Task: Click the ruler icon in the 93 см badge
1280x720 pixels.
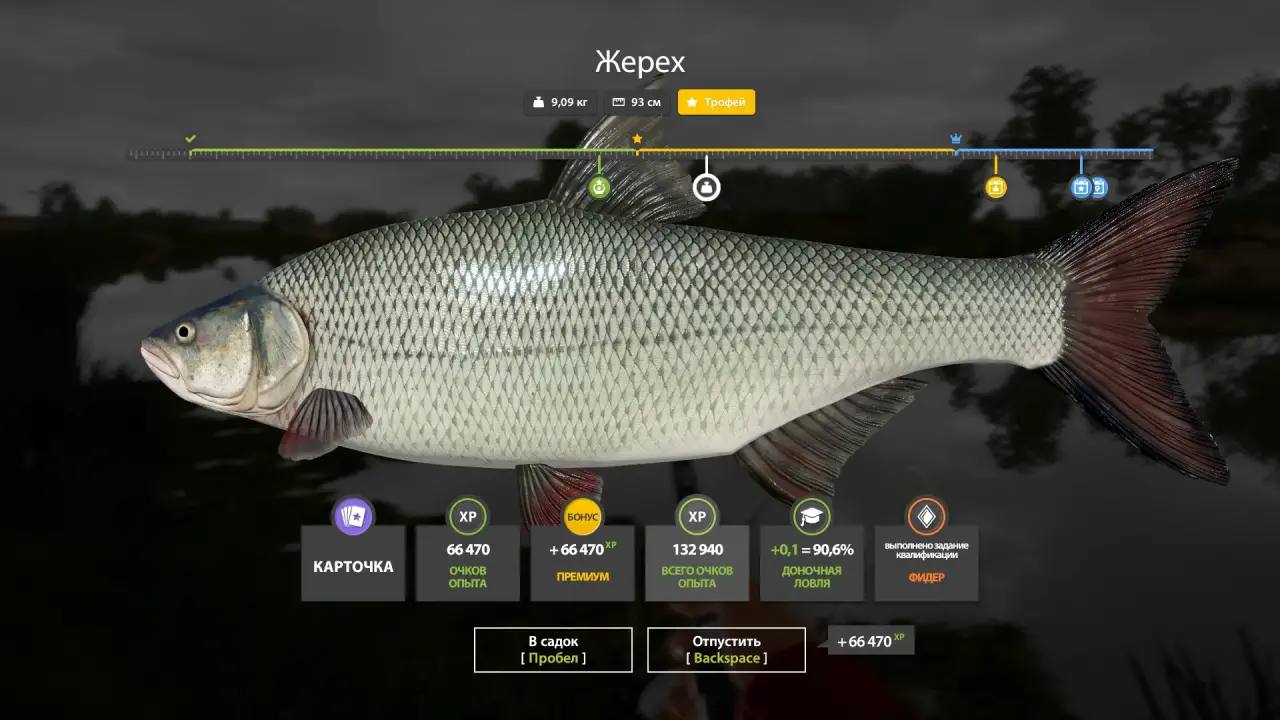Action: 617,101
